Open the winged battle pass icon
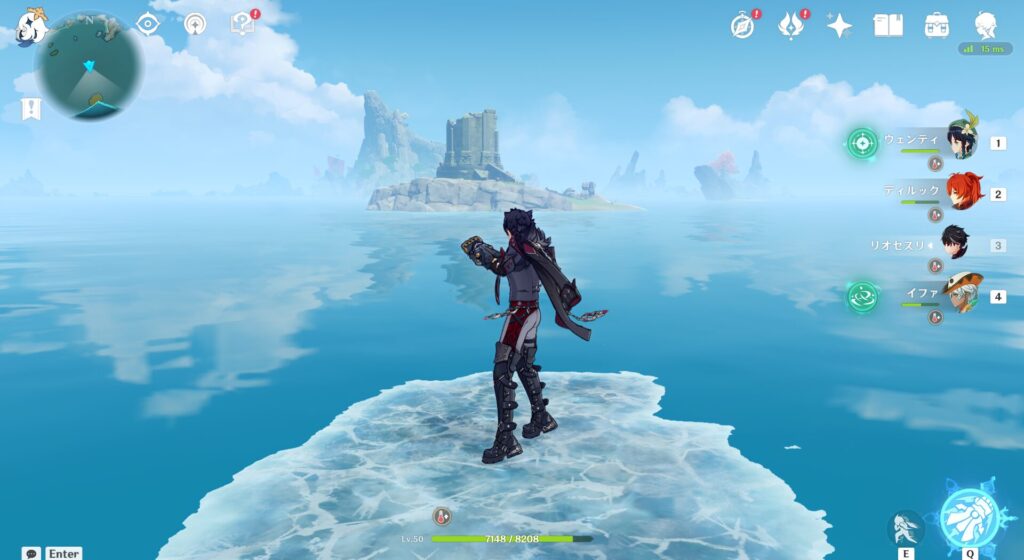1024x560 pixels. [791, 25]
